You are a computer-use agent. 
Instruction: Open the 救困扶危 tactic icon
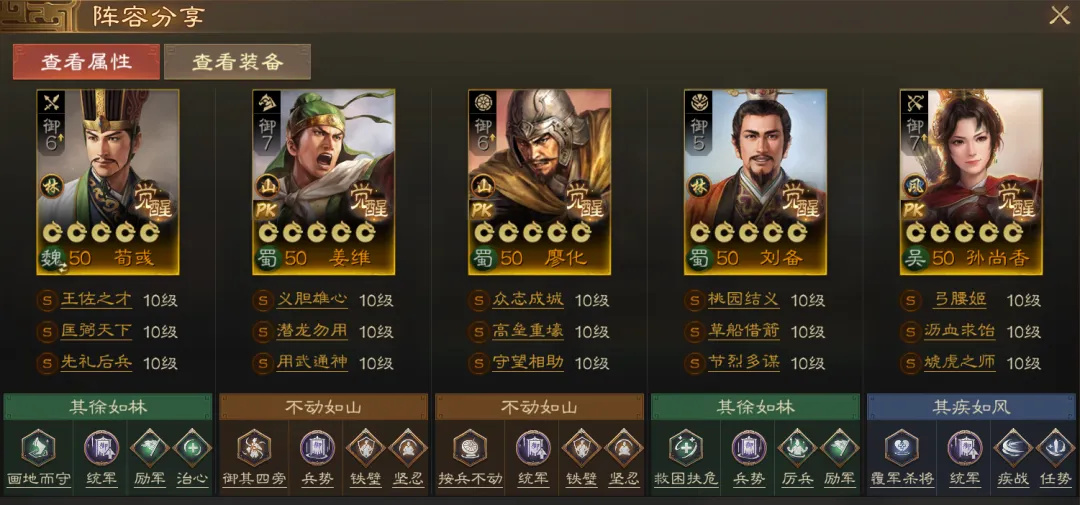[x=686, y=449]
